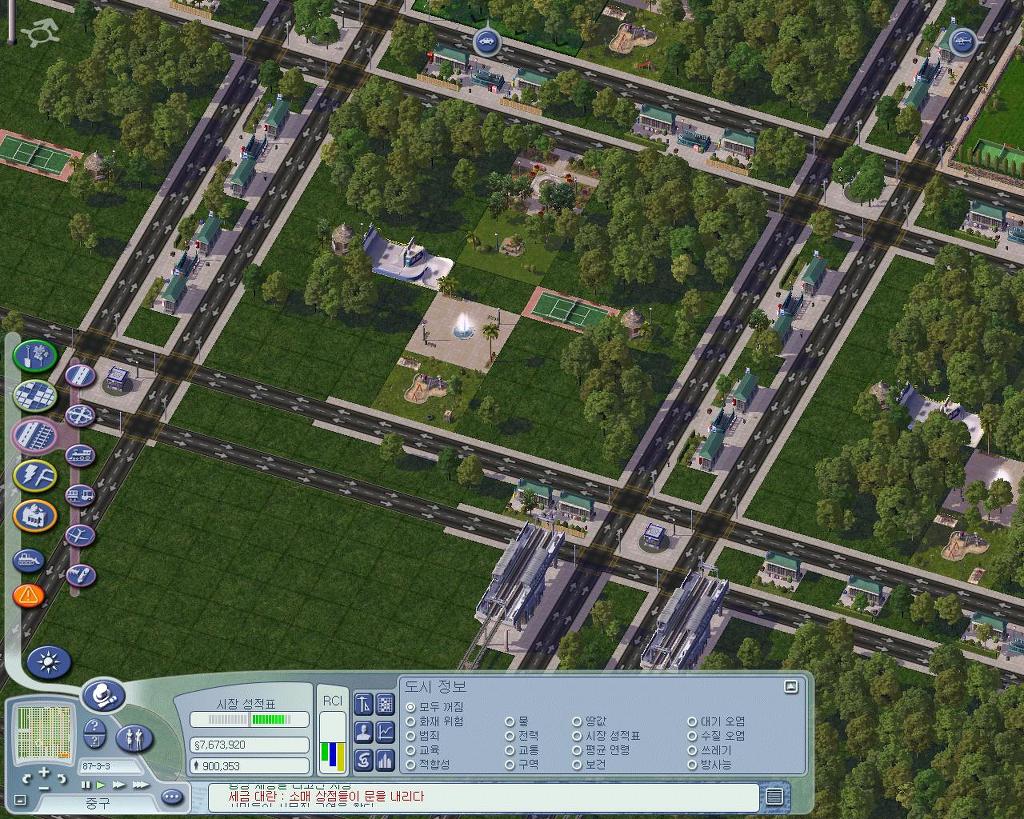The width and height of the screenshot is (1024, 819).
Task: Open the zoning tools button
Action: click(x=34, y=394)
